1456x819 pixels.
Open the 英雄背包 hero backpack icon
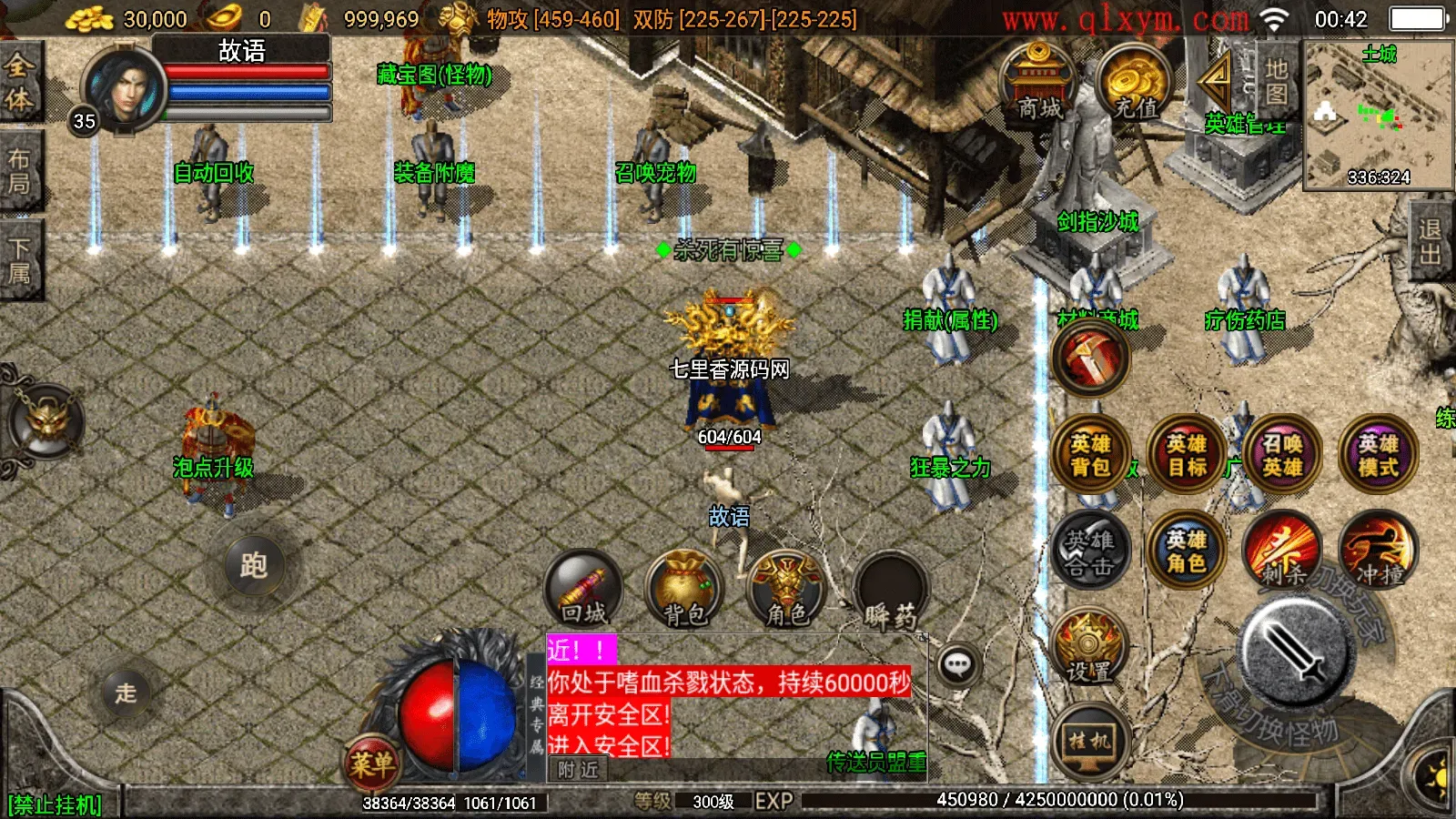[x=1091, y=453]
